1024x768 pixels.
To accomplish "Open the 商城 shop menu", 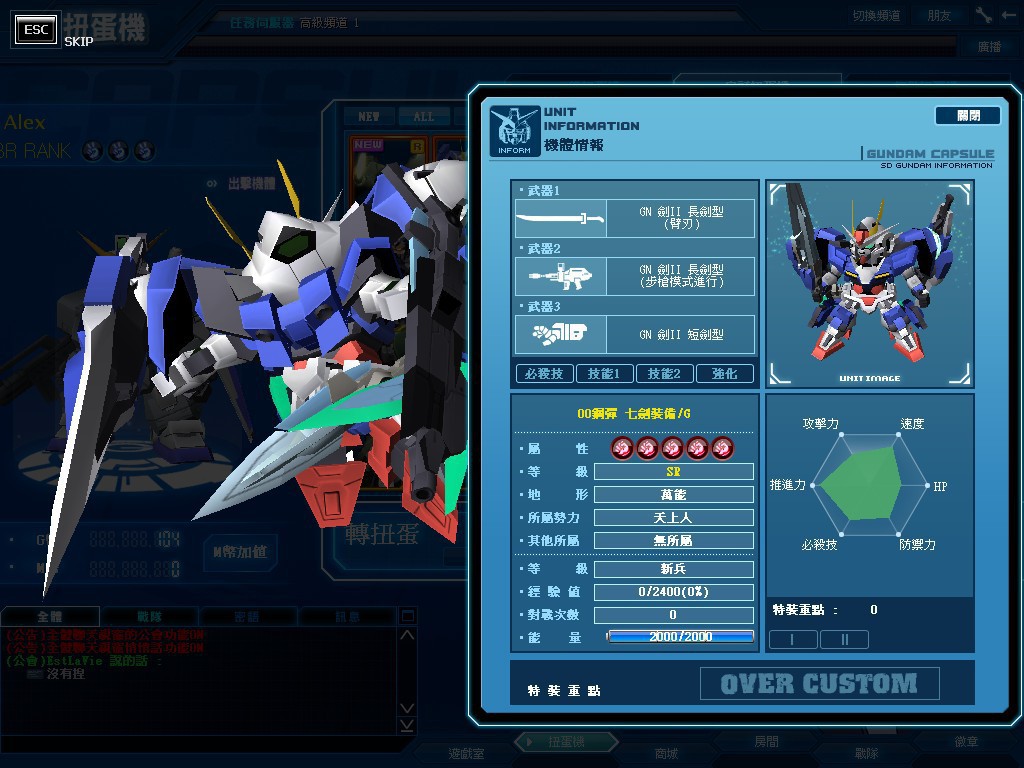I will 666,753.
